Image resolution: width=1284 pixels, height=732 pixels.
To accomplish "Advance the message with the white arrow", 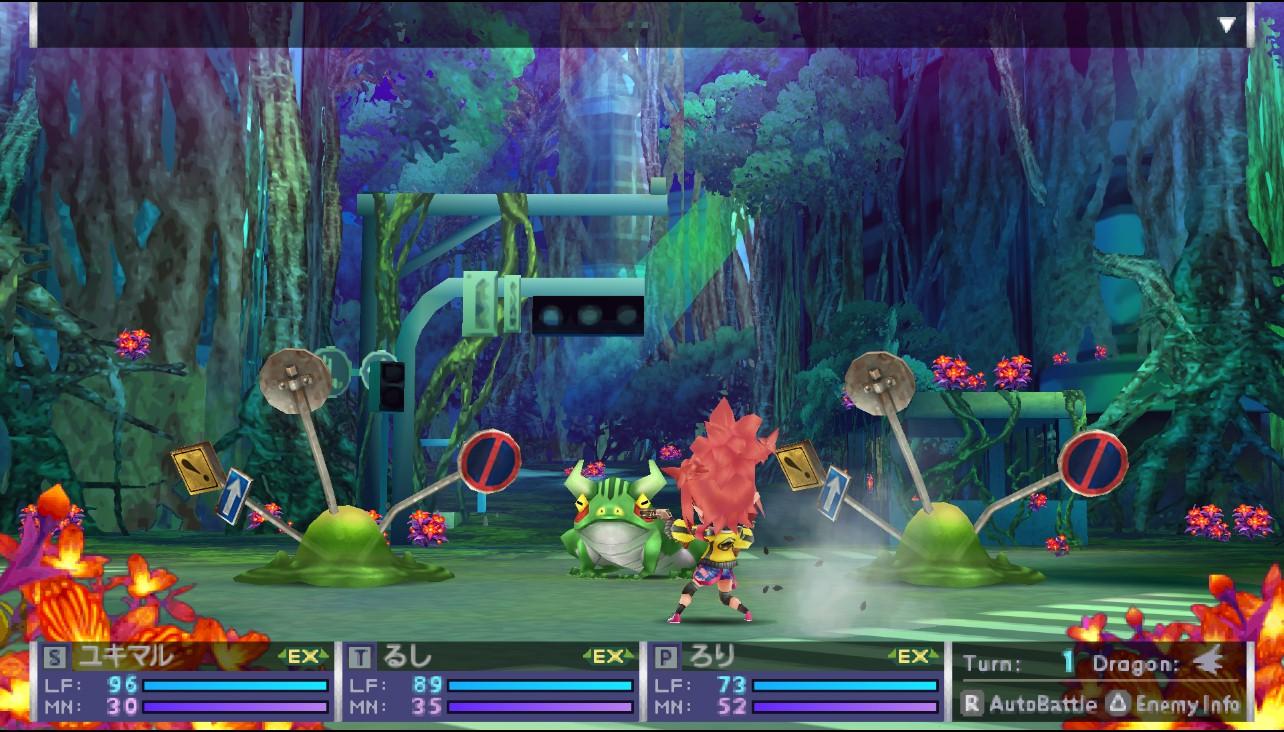I will pyautogui.click(x=1226, y=25).
